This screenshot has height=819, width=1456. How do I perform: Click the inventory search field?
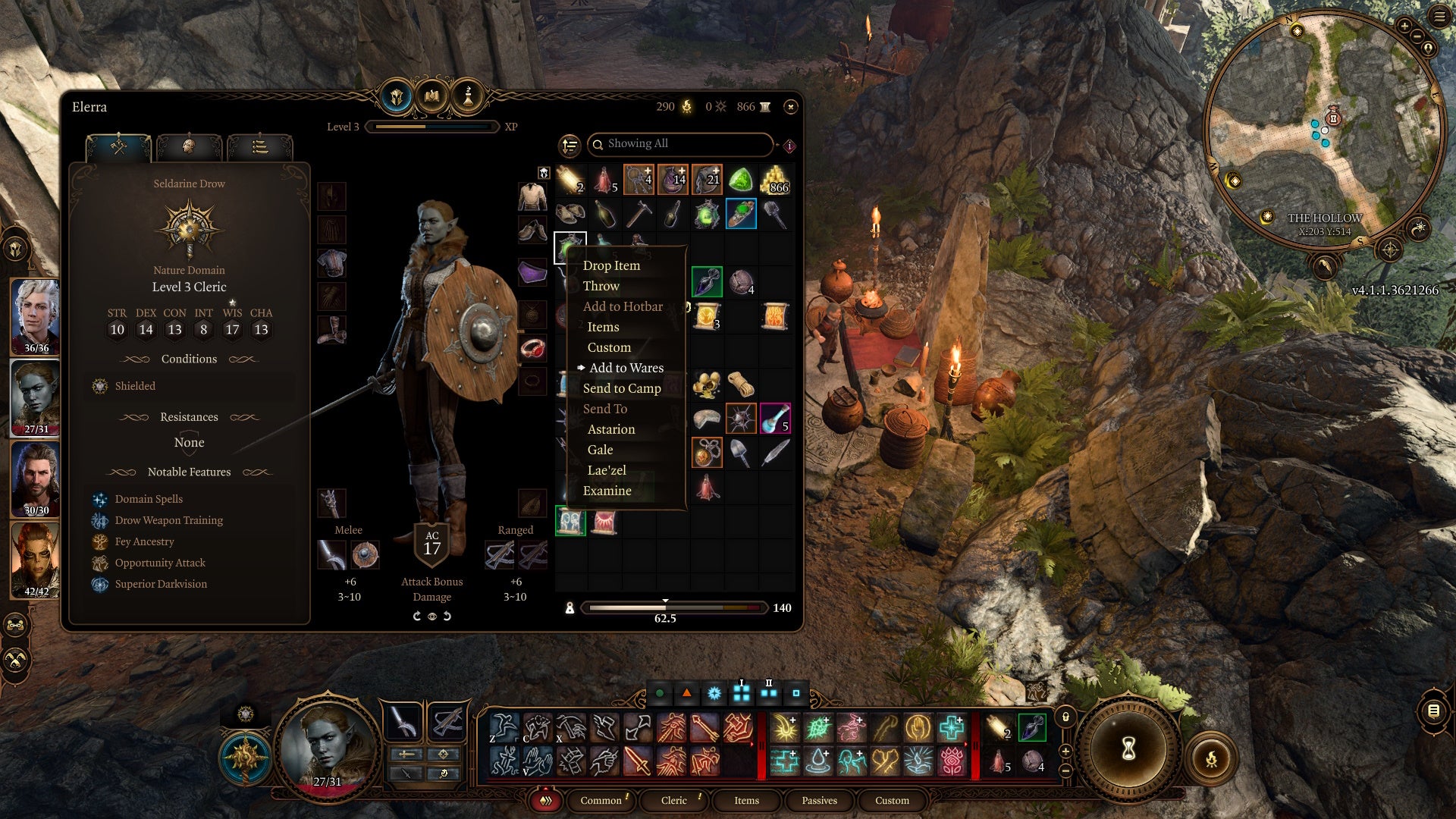coord(682,144)
